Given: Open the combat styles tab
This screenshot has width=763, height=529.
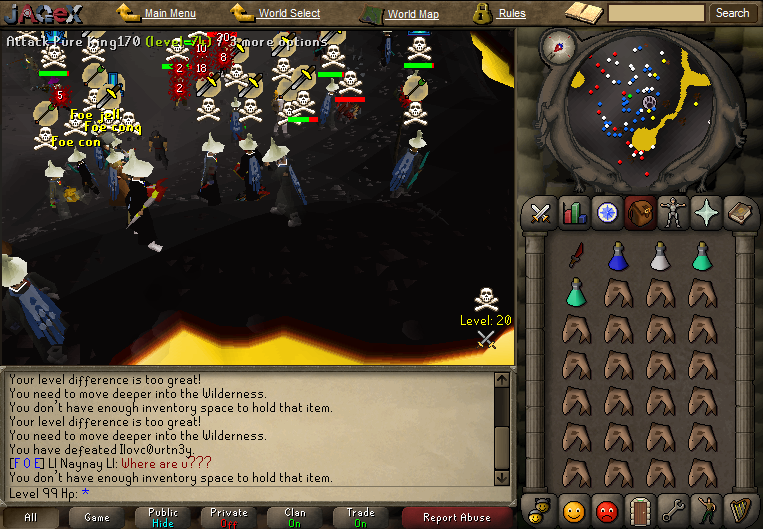Looking at the screenshot, I should pos(542,212).
